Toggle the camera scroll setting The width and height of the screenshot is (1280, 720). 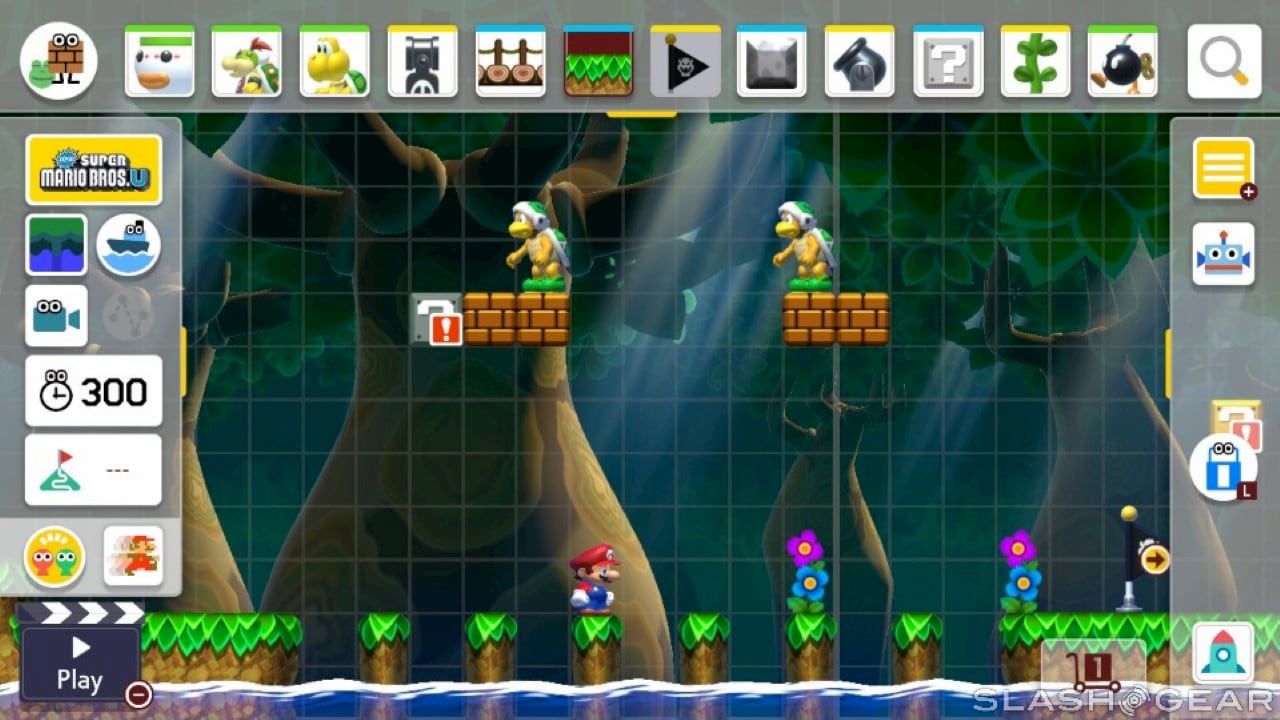coord(55,317)
